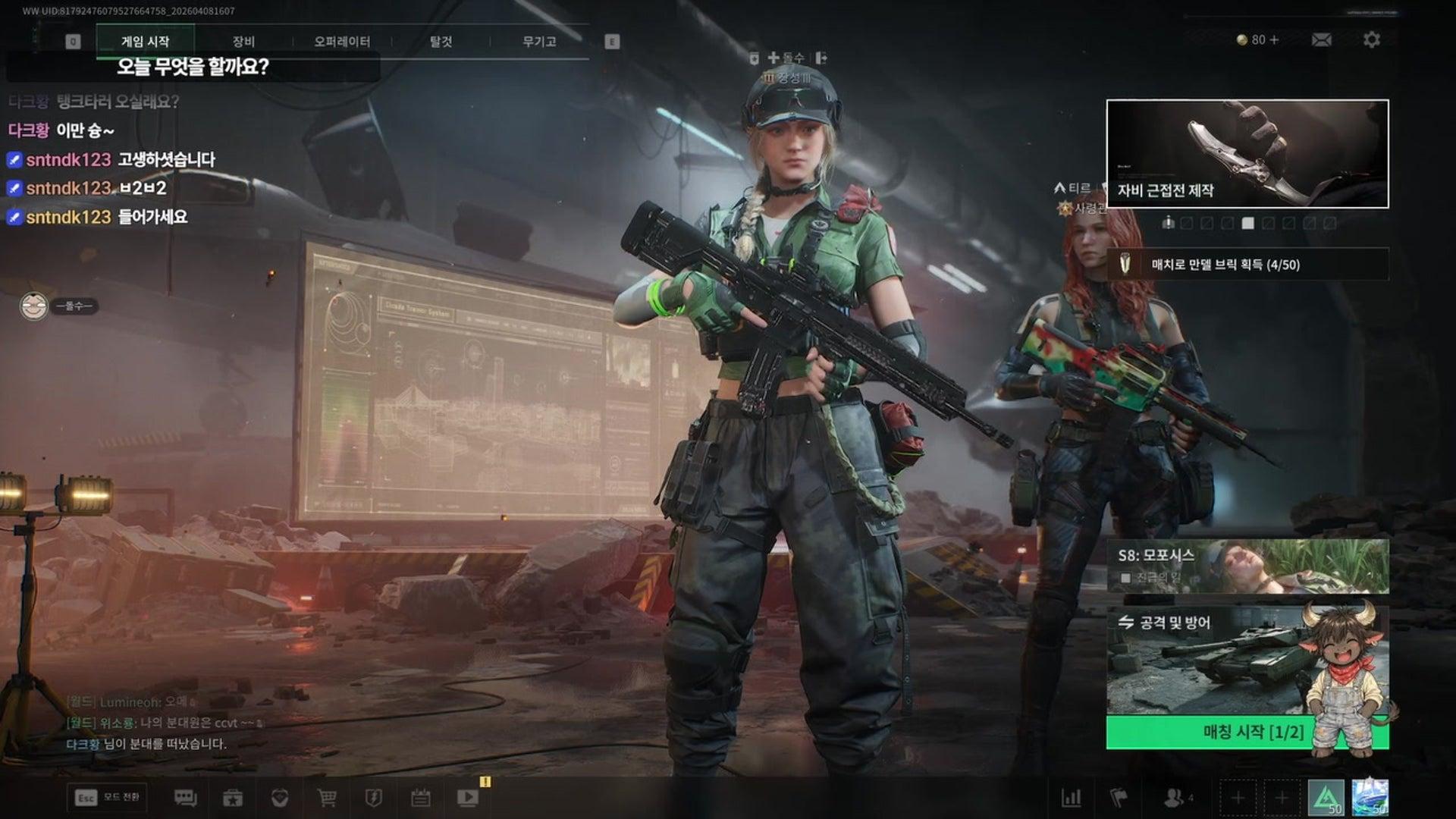This screenshot has width=1456, height=819.
Task: Open the 장비 equipment tab
Action: (243, 41)
